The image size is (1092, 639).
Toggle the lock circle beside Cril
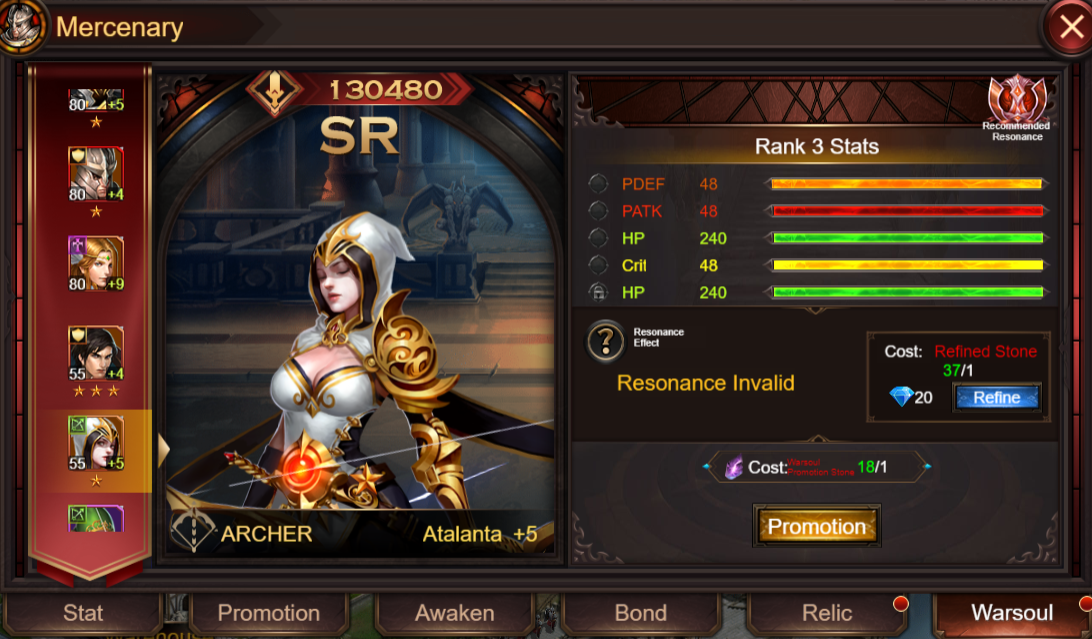[598, 265]
